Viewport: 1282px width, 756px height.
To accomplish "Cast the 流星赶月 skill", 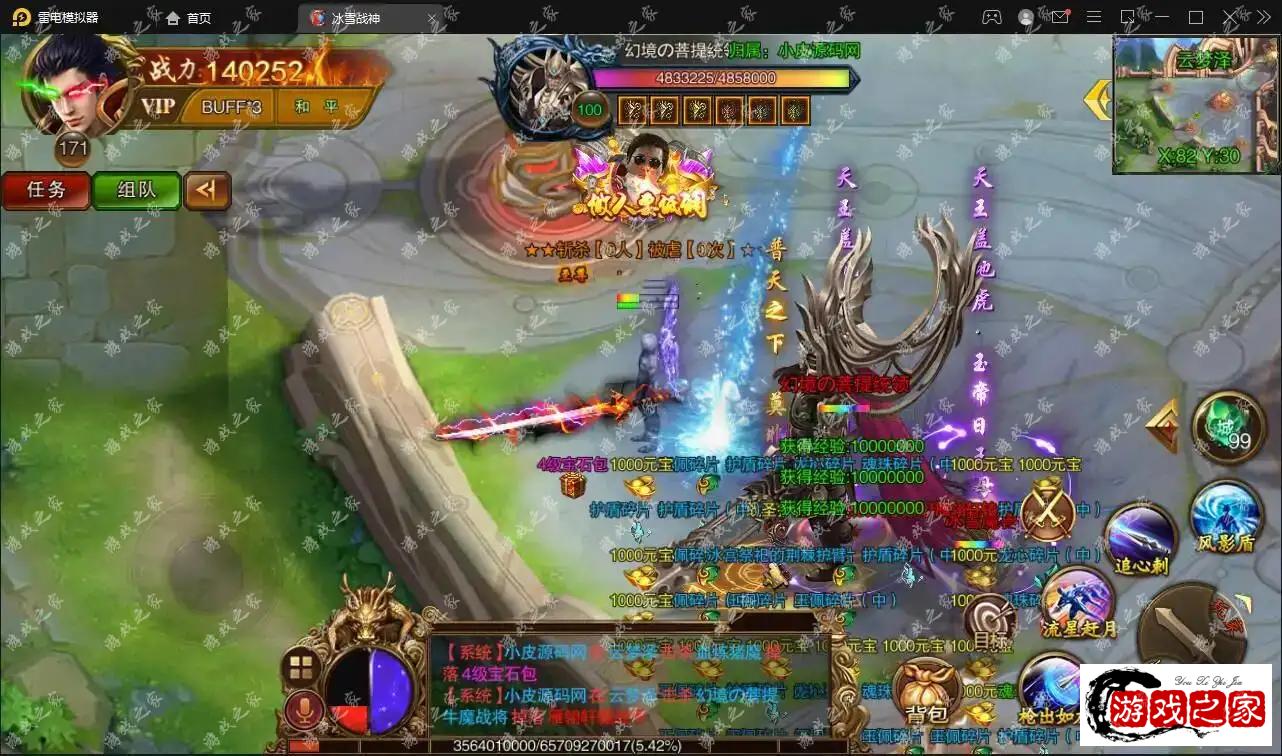I will (x=1078, y=602).
